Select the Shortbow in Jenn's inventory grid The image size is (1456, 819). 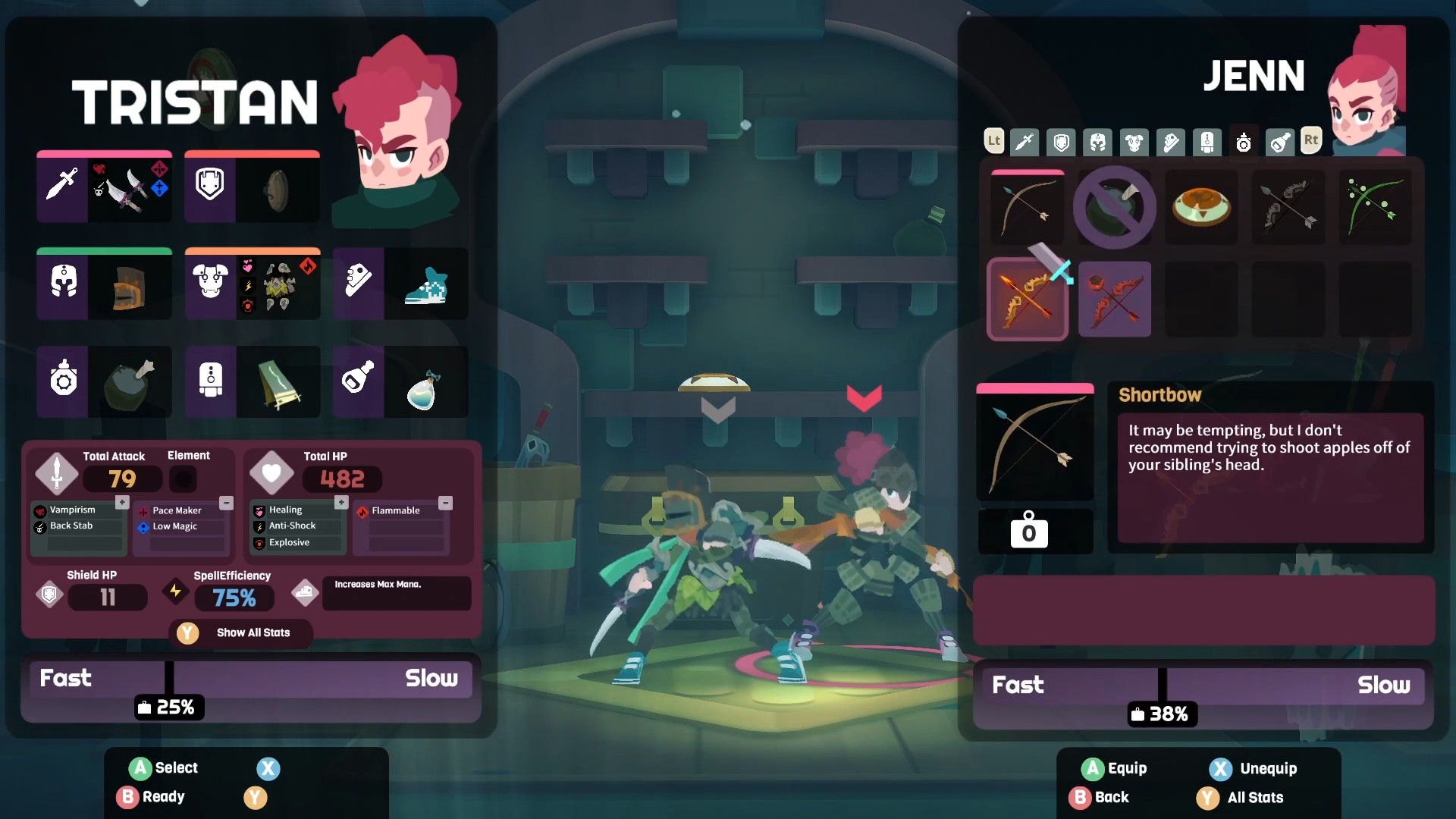click(1028, 207)
